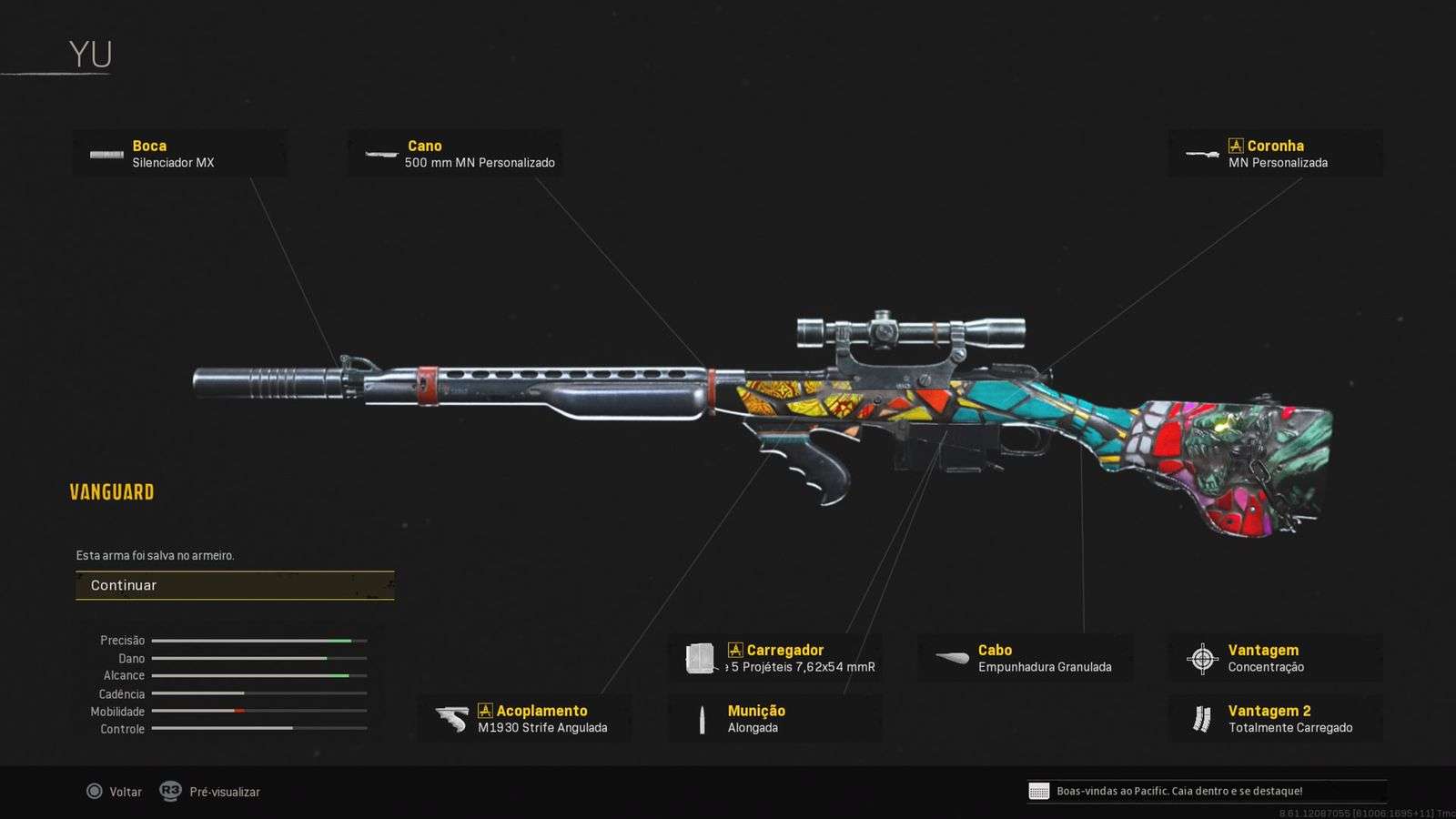Toggle the Concentração perk attachment

1269,667
